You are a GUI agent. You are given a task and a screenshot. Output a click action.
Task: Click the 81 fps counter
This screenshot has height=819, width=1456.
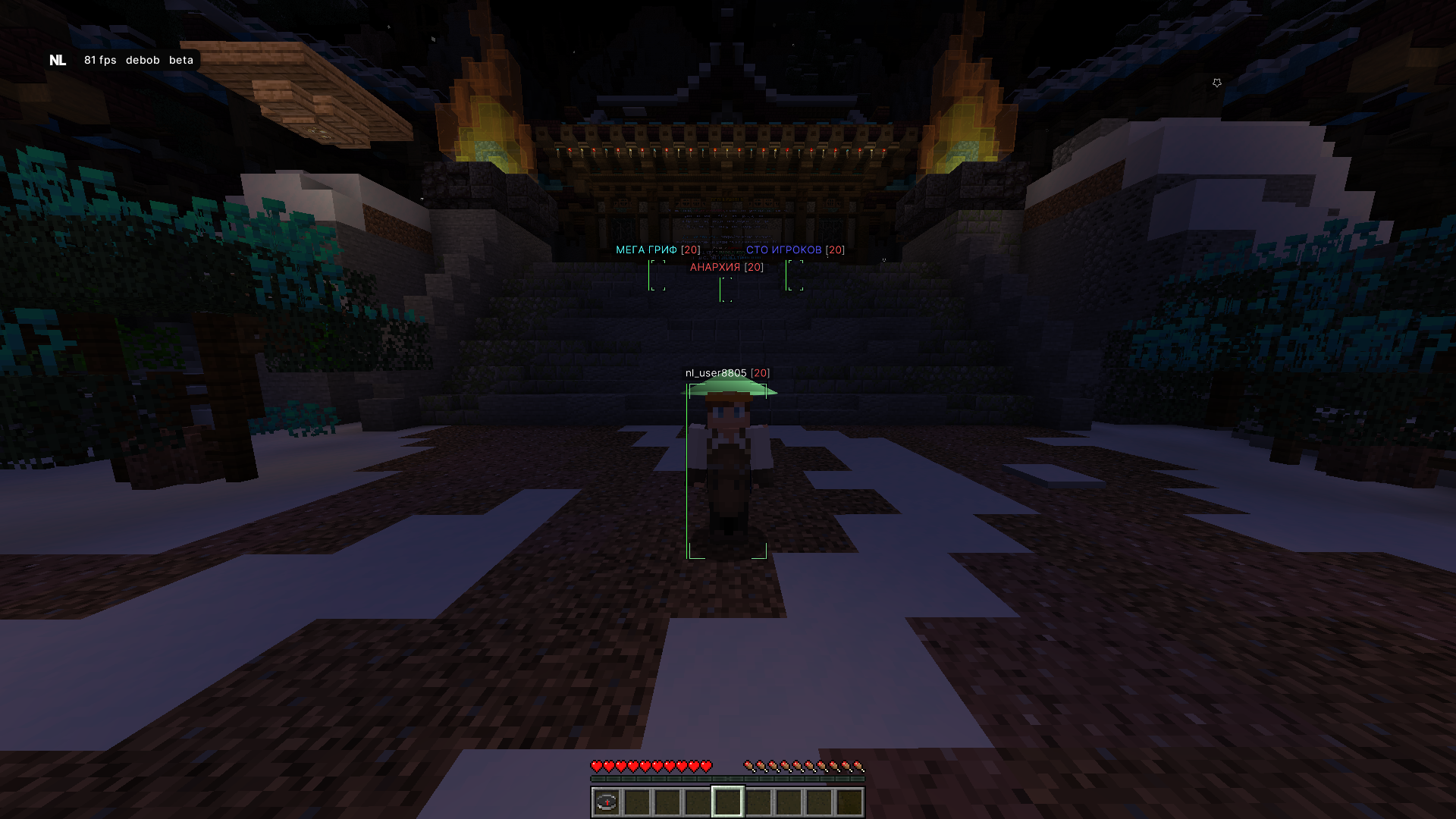(x=99, y=59)
